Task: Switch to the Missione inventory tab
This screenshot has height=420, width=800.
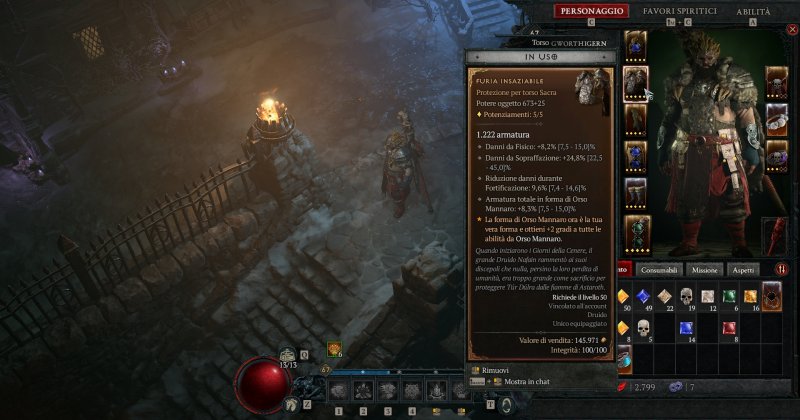Action: pos(704,270)
